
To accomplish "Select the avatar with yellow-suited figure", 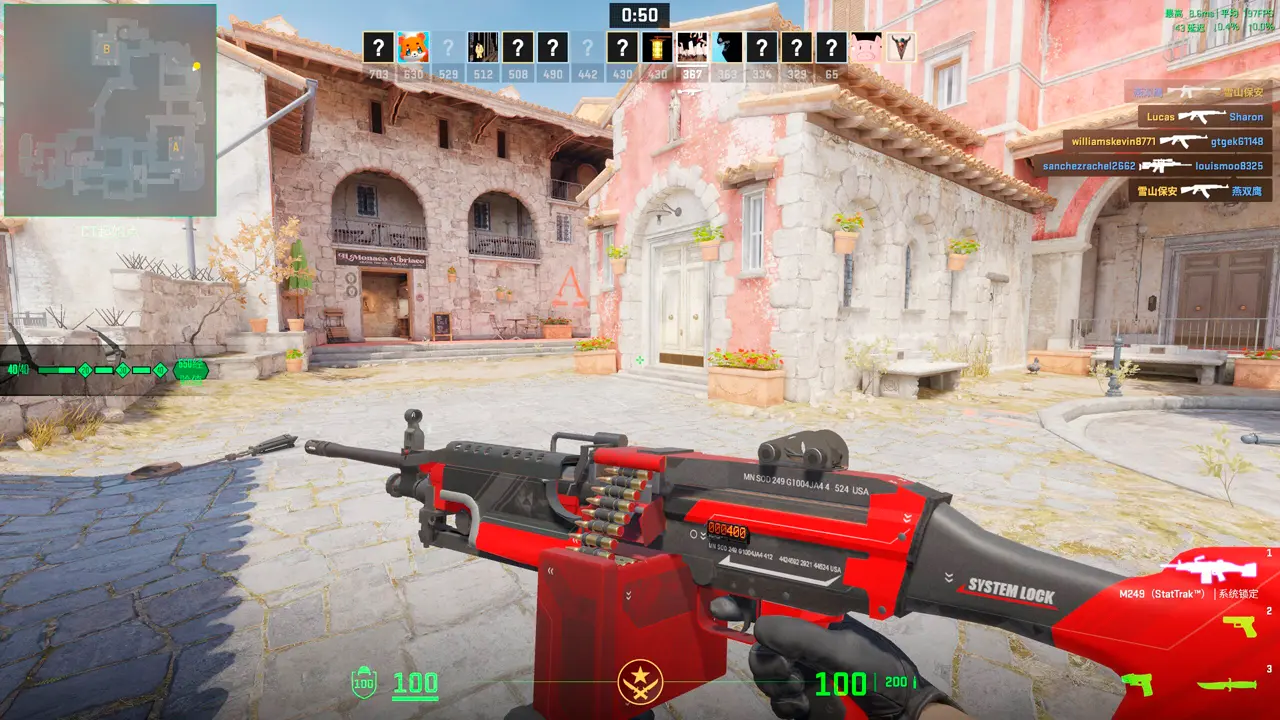I will click(483, 47).
